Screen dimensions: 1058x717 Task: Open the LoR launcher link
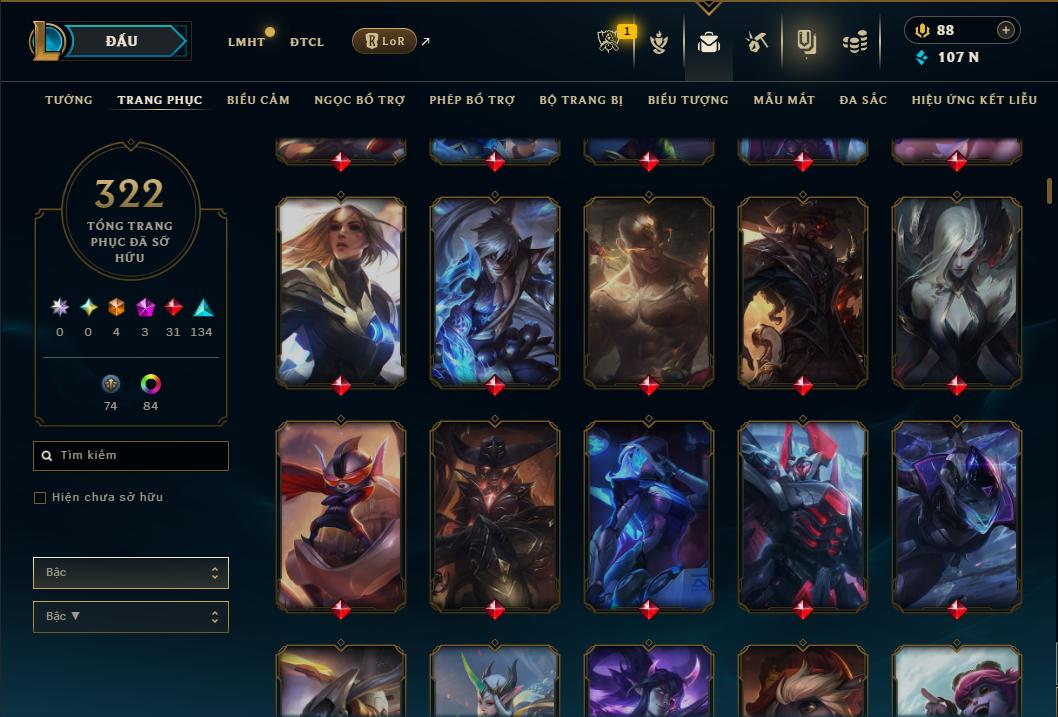(x=384, y=41)
